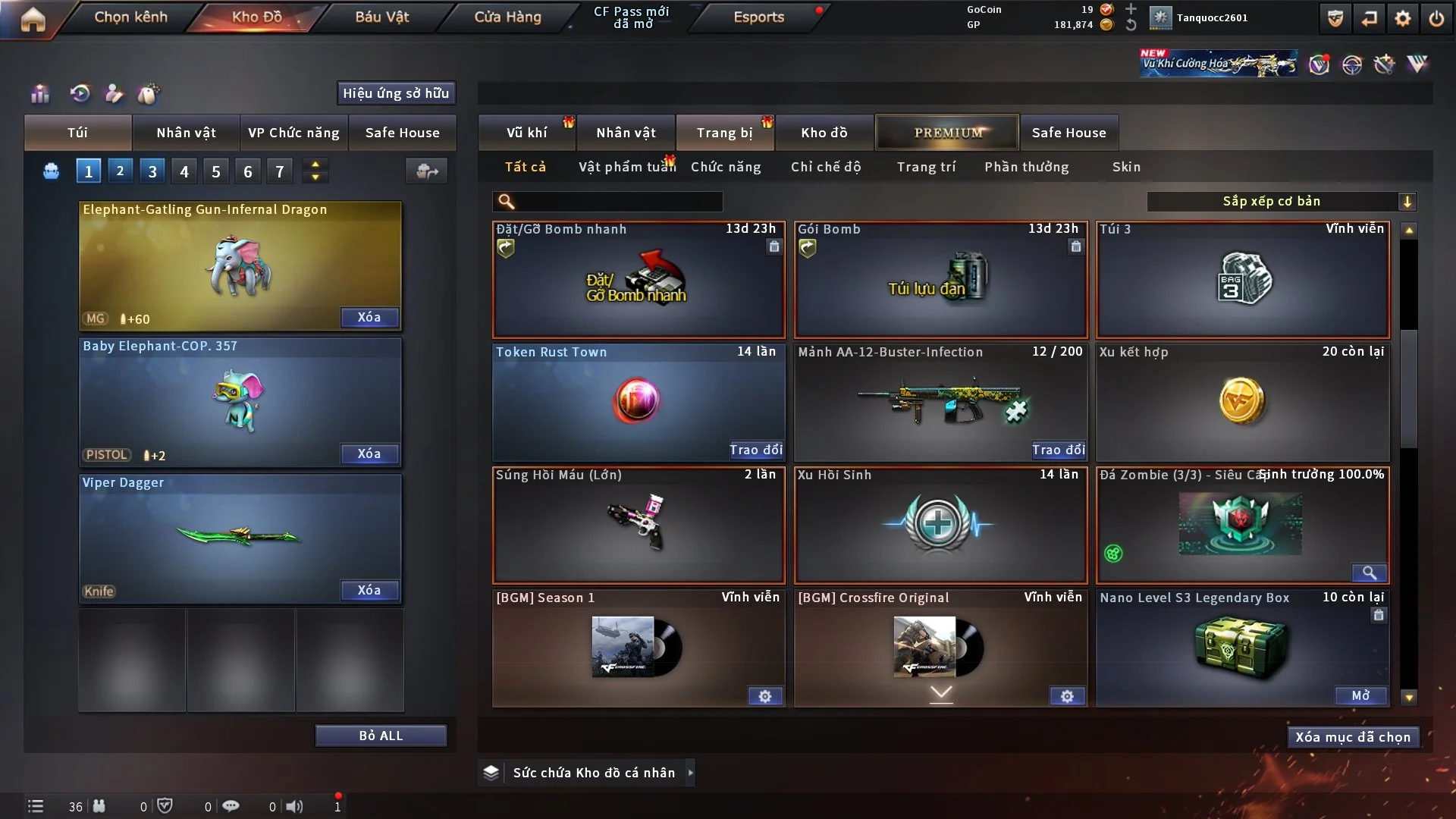
Task: Open the Cửa Hàng shop menu
Action: 507,17
